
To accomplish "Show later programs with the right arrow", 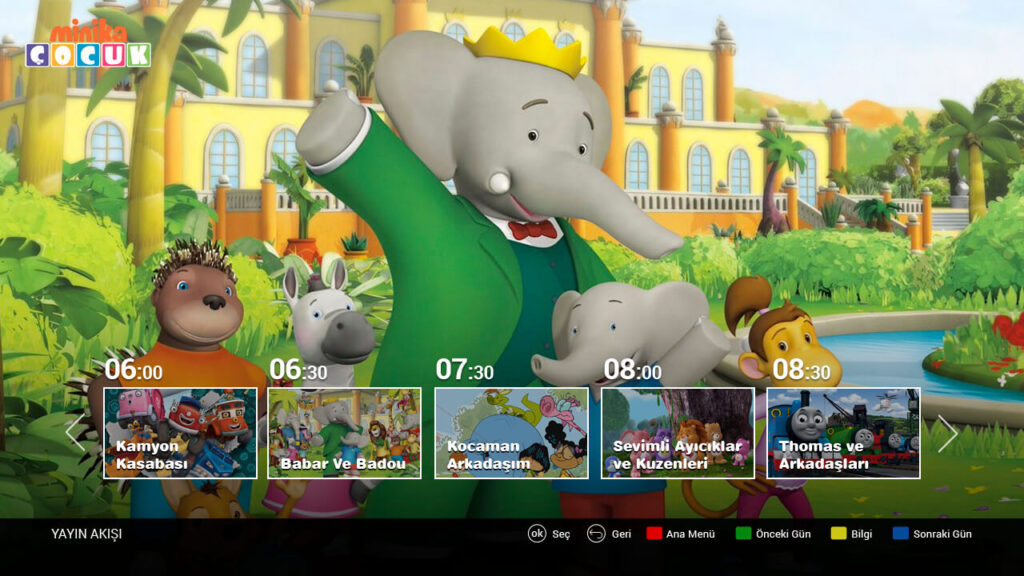I will [947, 433].
